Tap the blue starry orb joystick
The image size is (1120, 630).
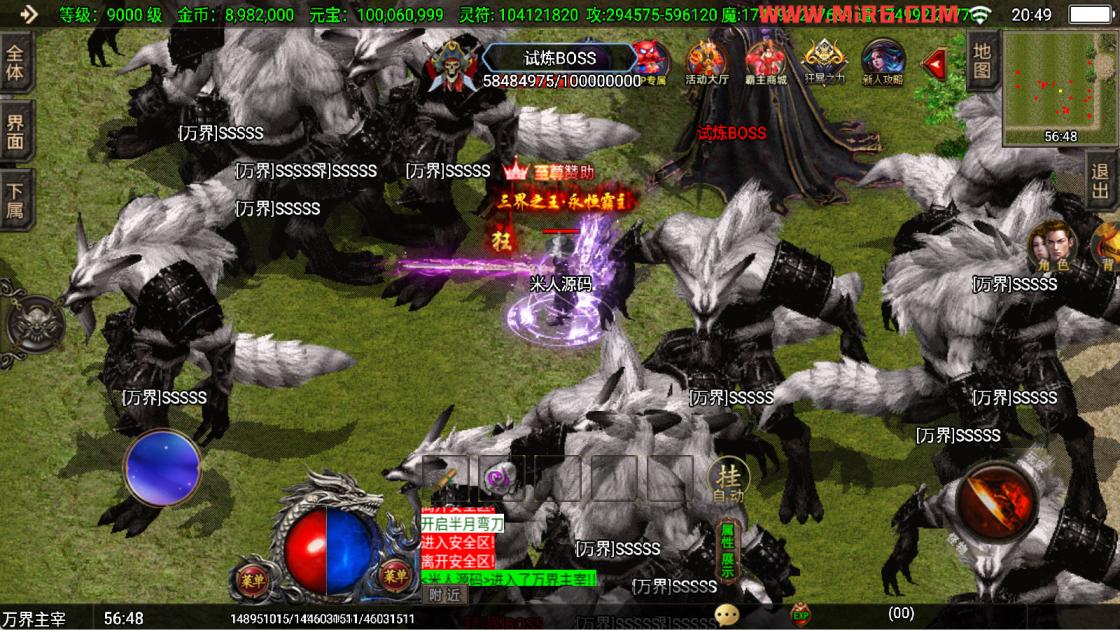pos(162,467)
